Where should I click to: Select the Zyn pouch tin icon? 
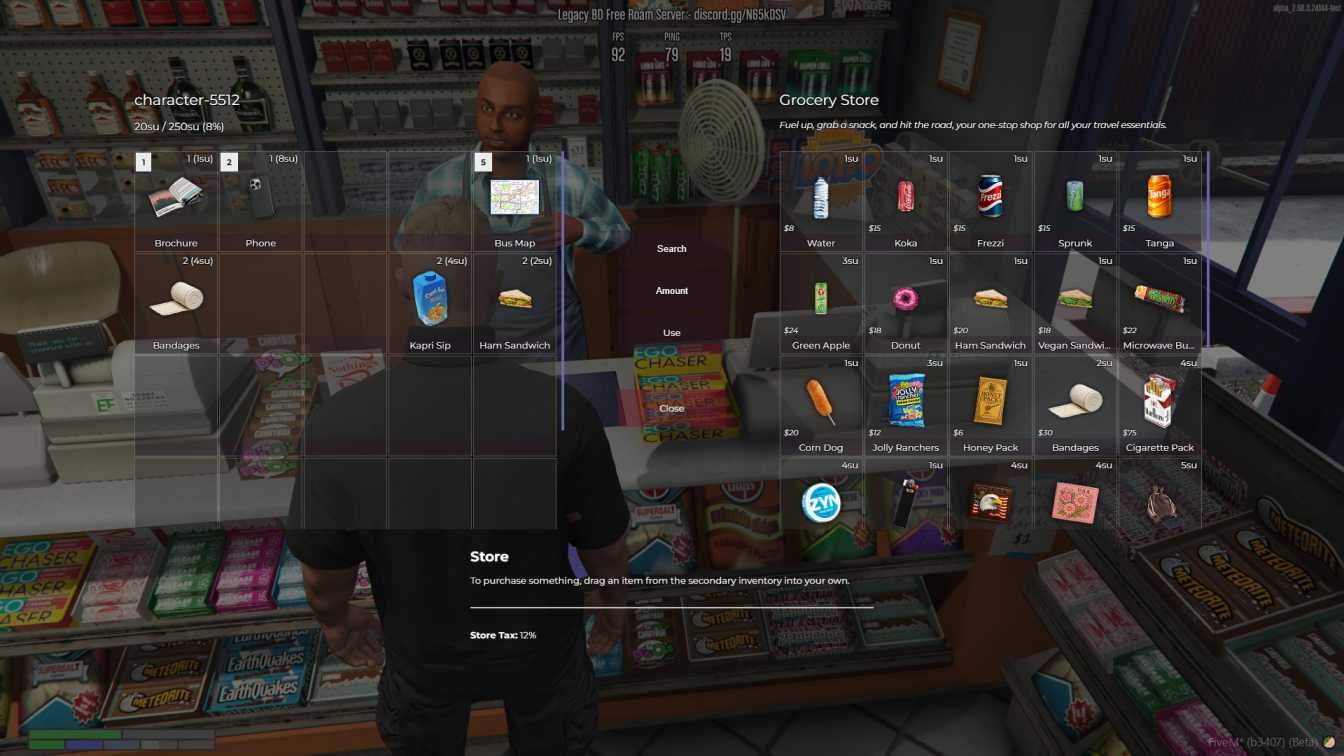820,502
